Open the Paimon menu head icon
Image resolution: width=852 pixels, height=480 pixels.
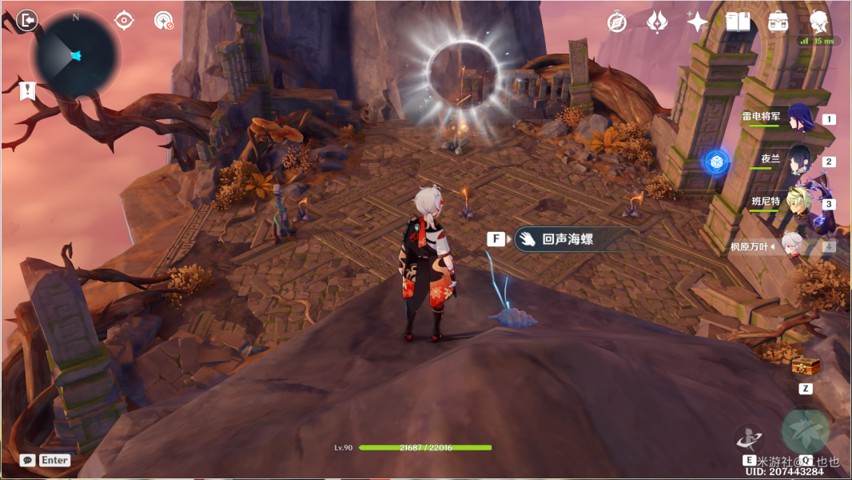[x=819, y=20]
